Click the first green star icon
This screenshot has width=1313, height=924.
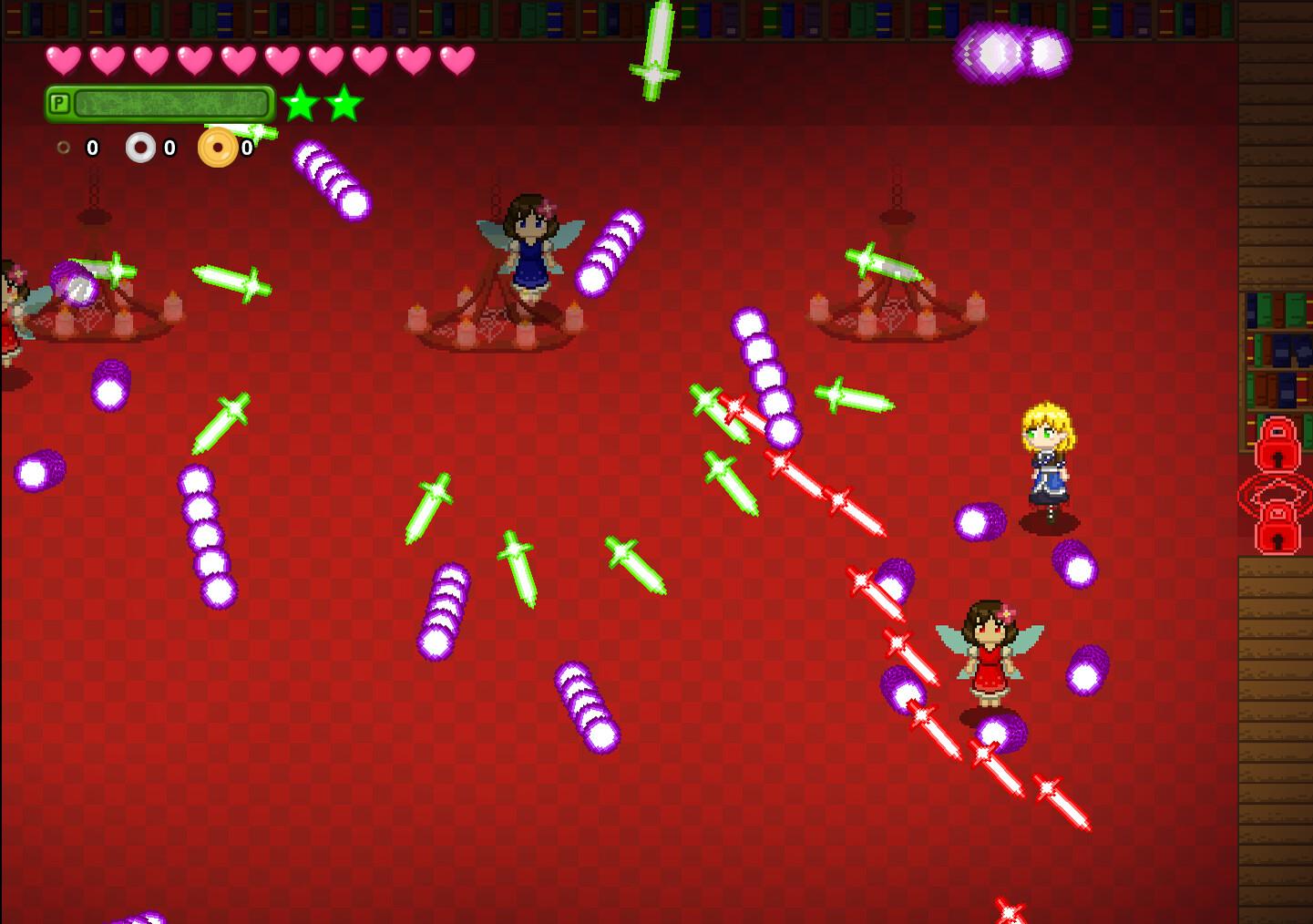click(x=301, y=104)
